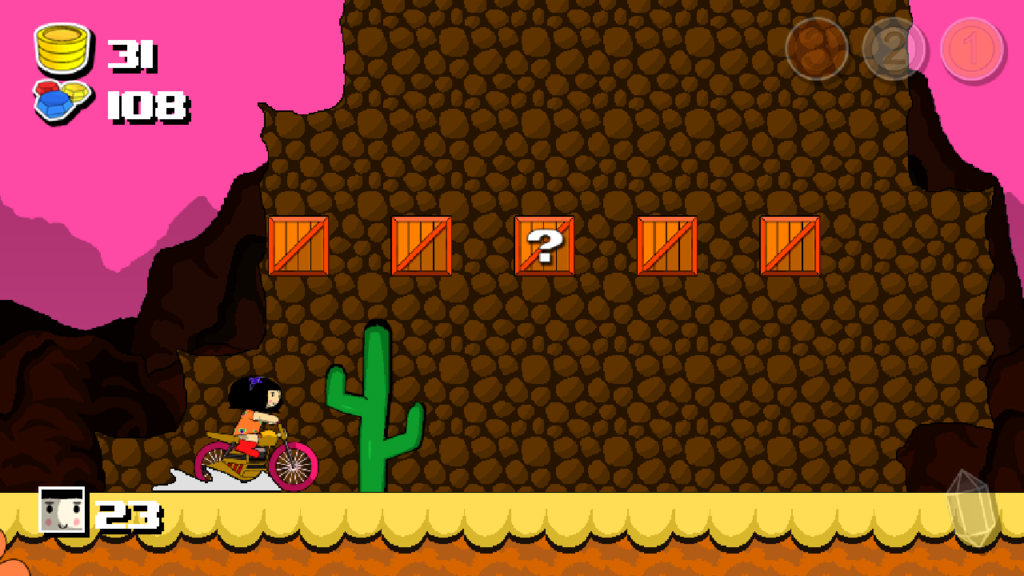Click the faded third coin token
1024x576 pixels.
coord(817,49)
